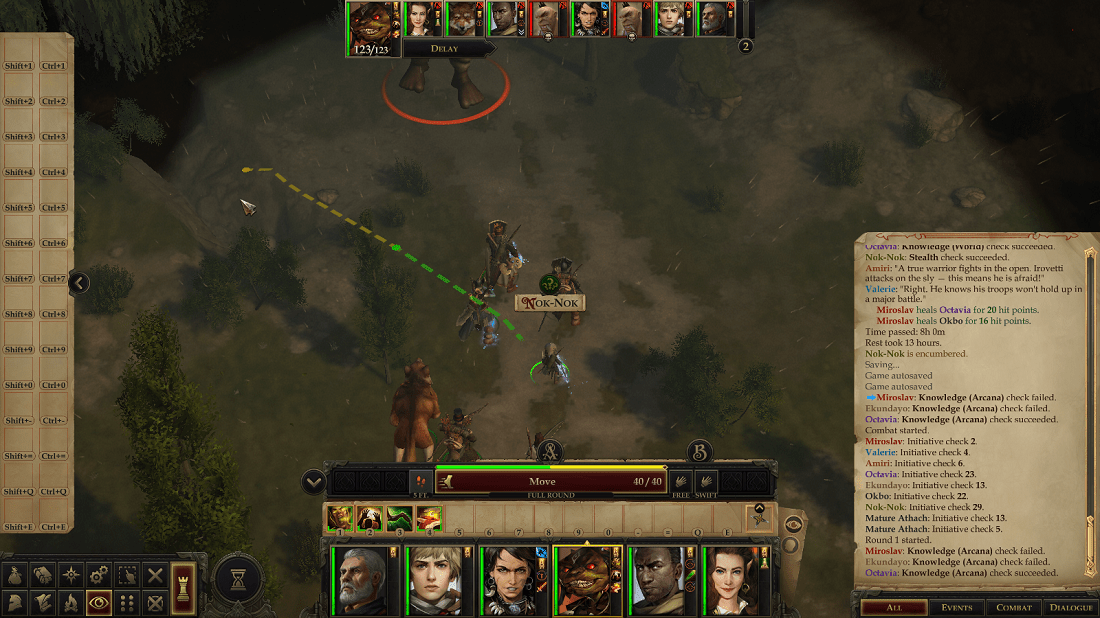
Task: Activate the first hotbar ability, slot 1
Action: tap(341, 517)
